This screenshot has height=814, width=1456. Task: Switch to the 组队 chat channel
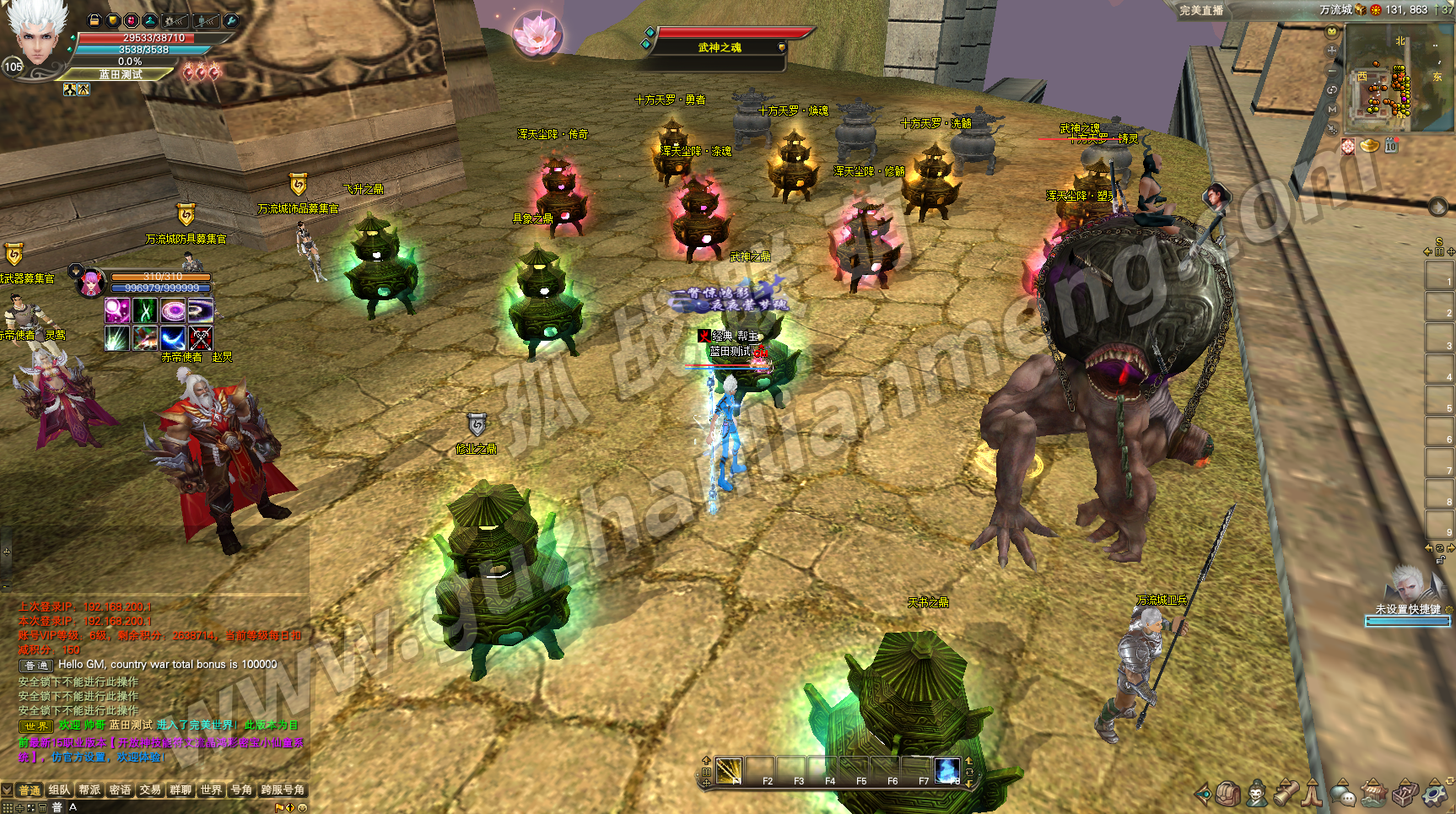click(59, 790)
